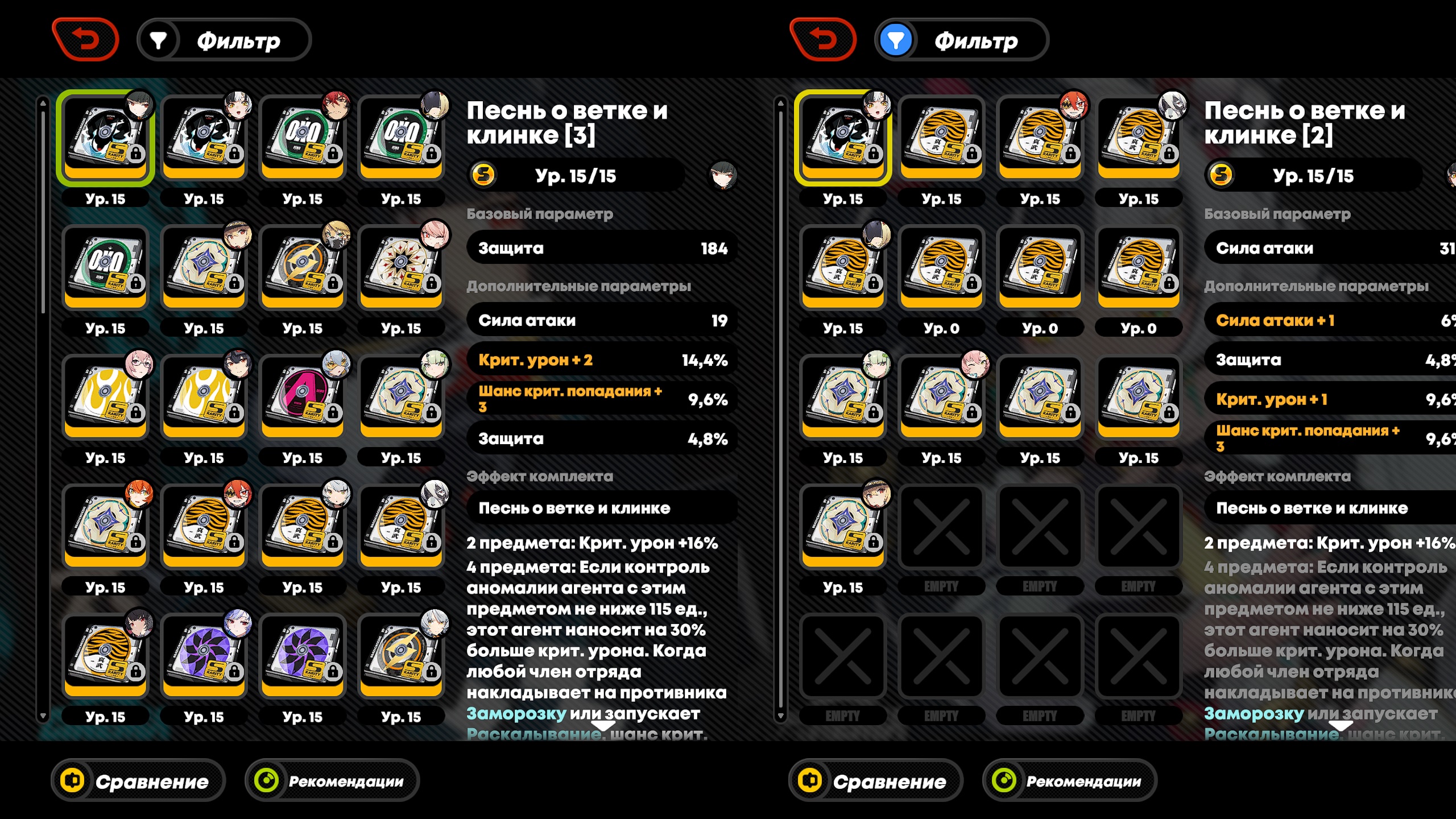Screen dimensions: 1456x819
Task: Open Сравнение under the клинке [3] panel
Action: tap(138, 781)
